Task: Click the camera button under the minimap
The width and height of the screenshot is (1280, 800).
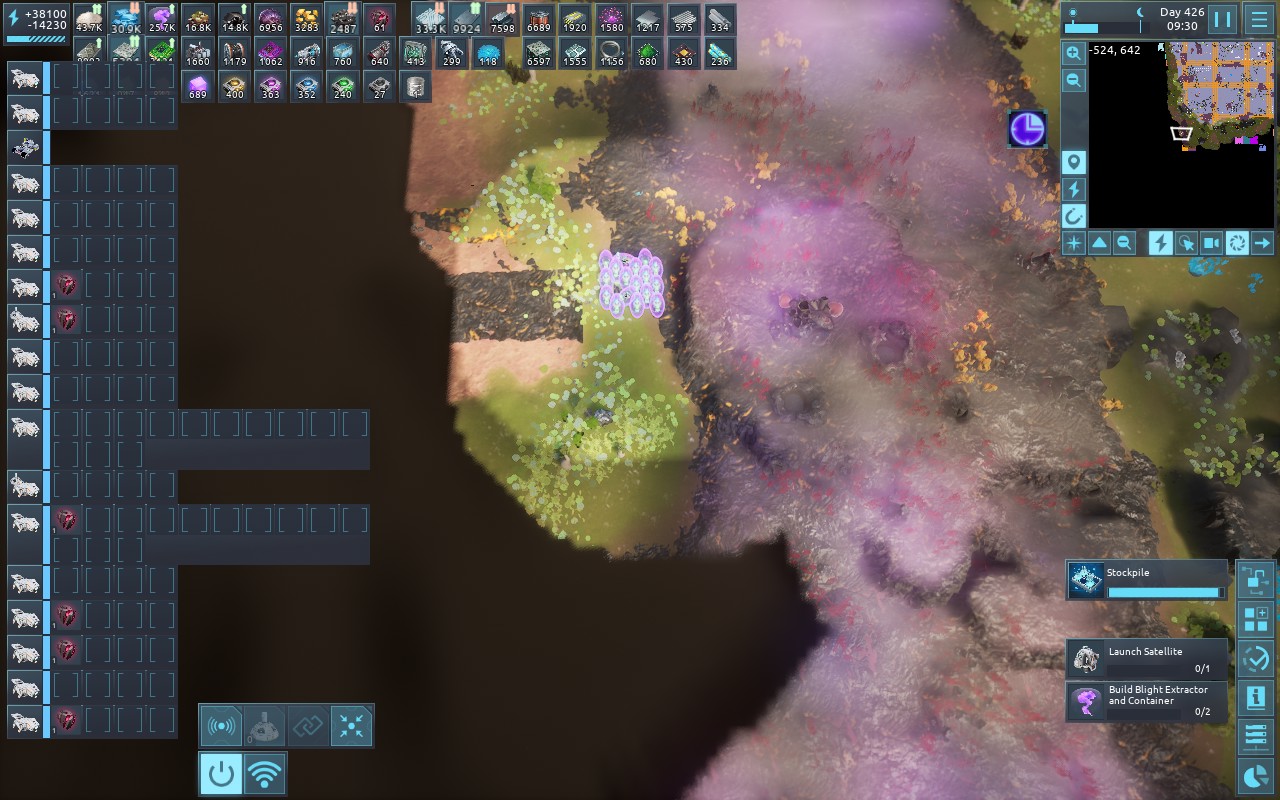Action: [1211, 242]
